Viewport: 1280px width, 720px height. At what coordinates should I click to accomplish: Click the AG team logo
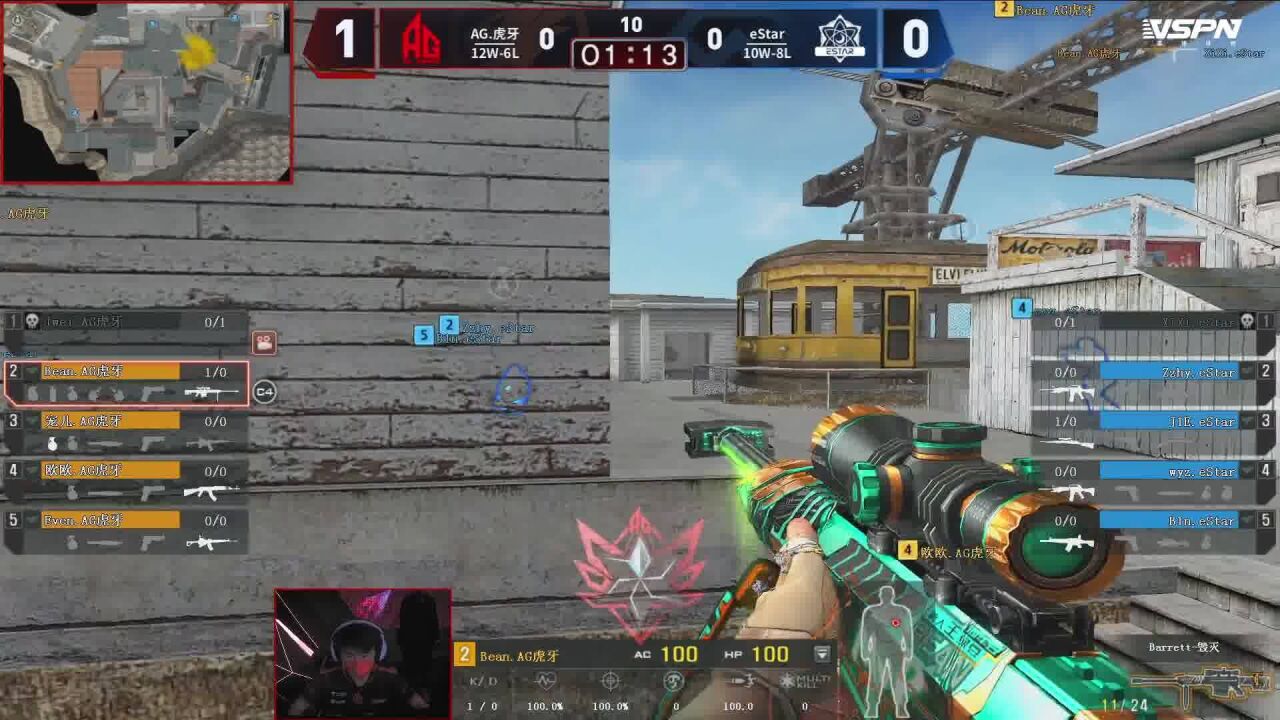[x=421, y=40]
